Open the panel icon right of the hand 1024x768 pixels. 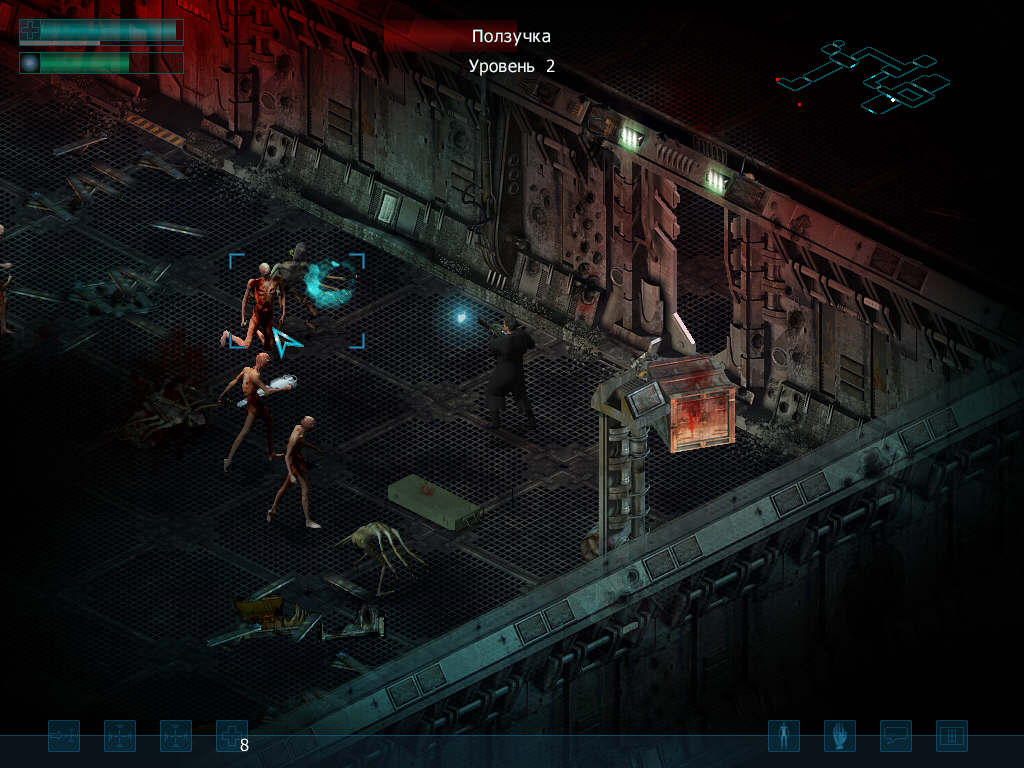tap(895, 736)
